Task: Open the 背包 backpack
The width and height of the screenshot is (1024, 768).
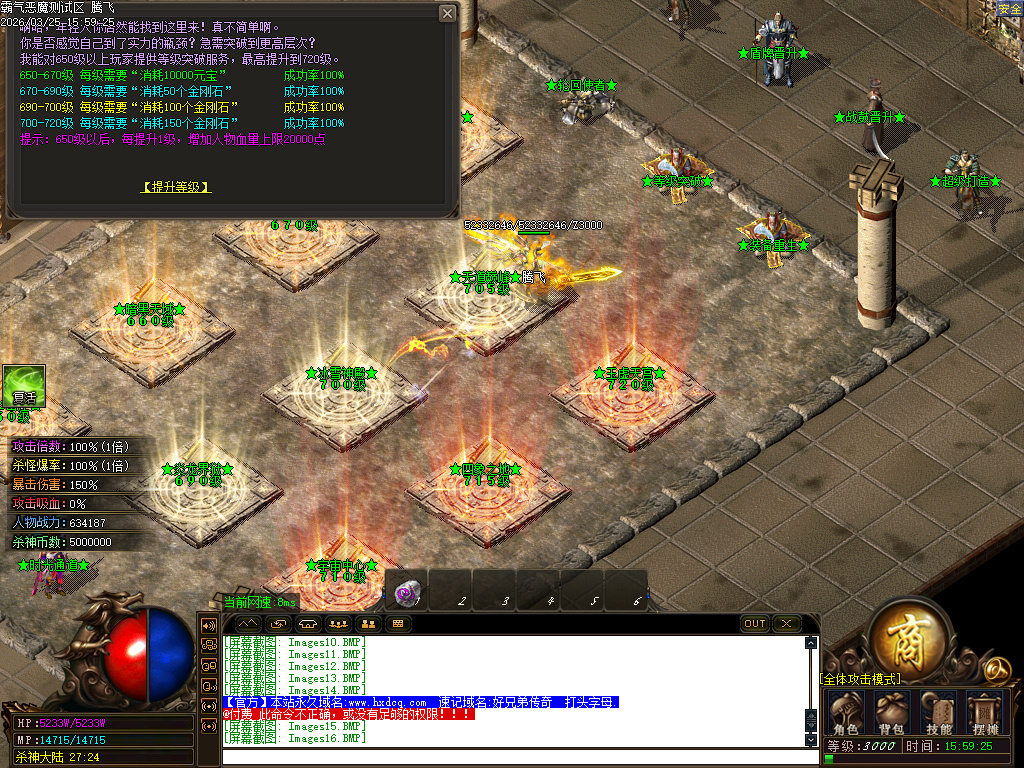Action: point(893,713)
